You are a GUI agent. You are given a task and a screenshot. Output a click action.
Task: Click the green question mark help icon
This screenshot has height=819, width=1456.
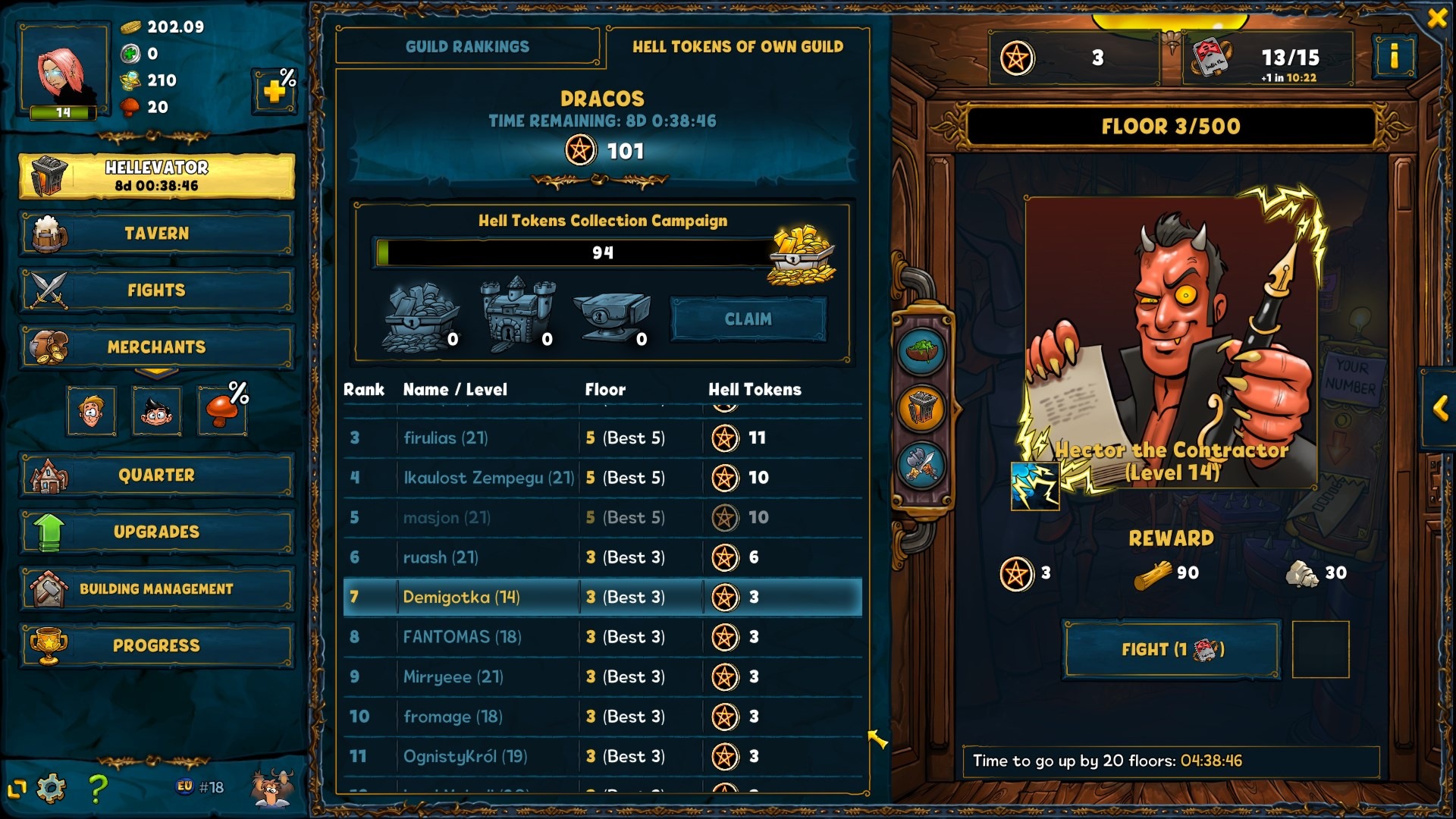point(97,789)
